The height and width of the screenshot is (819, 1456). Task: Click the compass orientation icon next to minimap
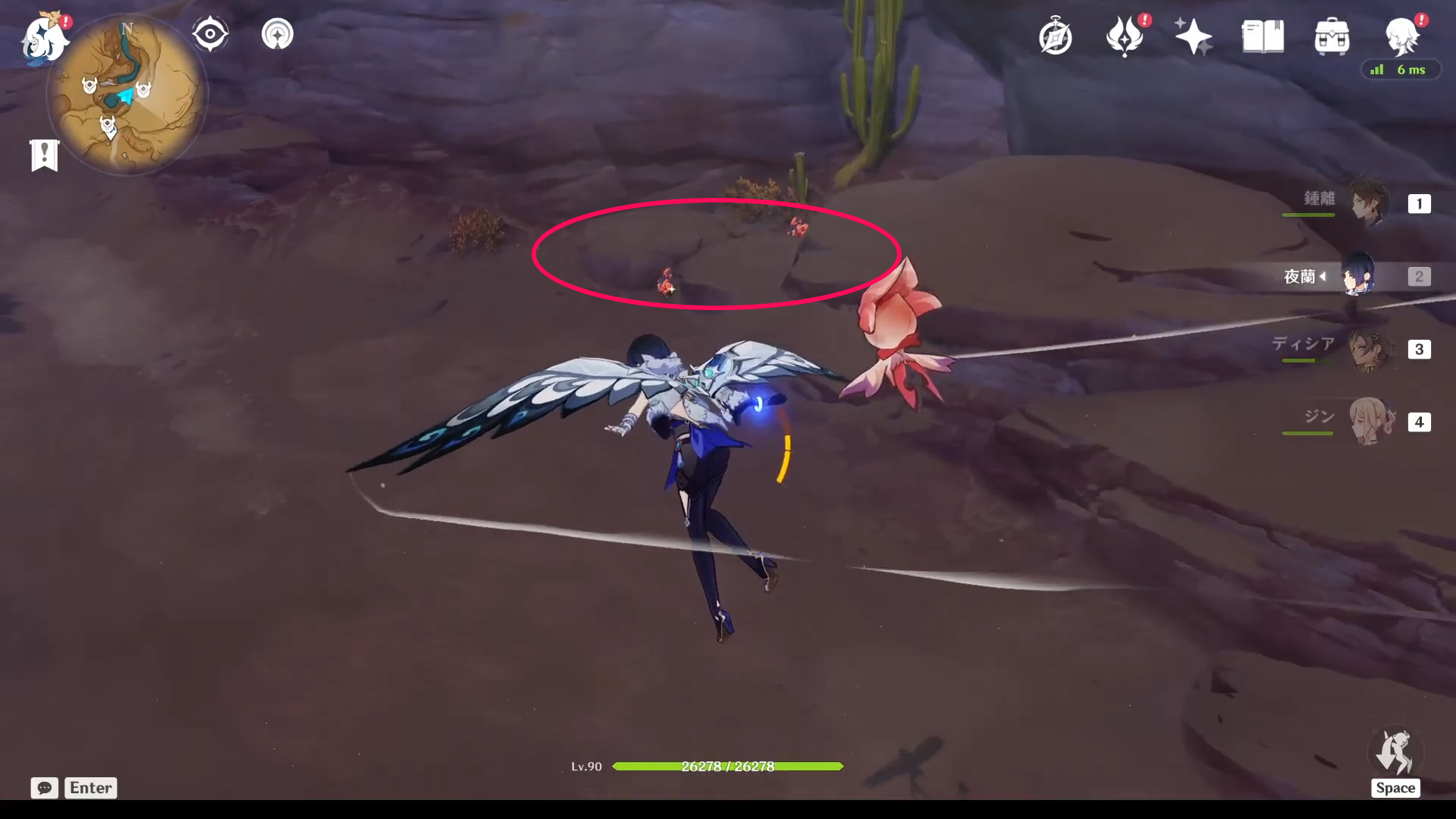pyautogui.click(x=210, y=33)
